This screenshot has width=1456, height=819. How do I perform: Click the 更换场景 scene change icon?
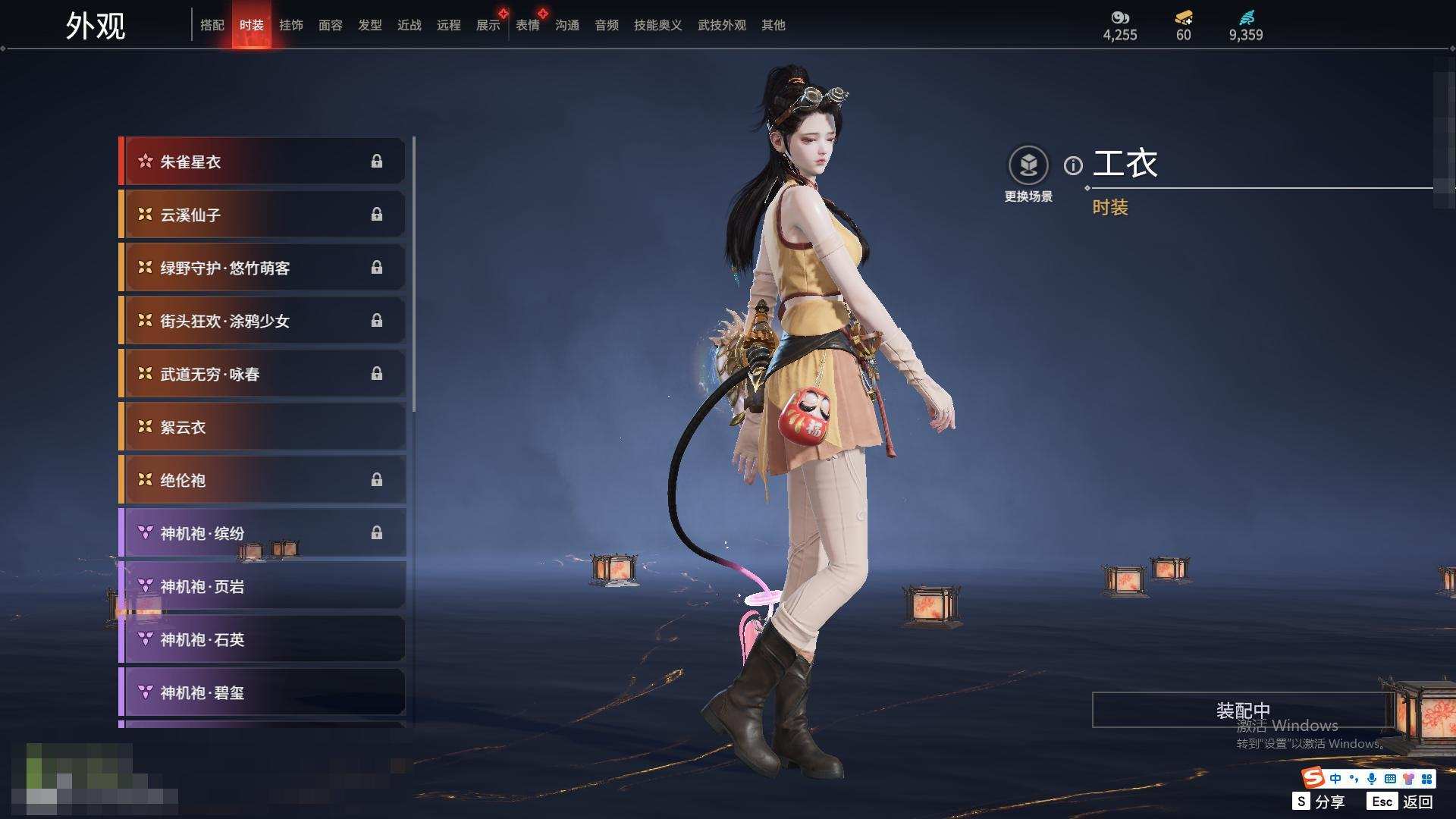point(1028,165)
